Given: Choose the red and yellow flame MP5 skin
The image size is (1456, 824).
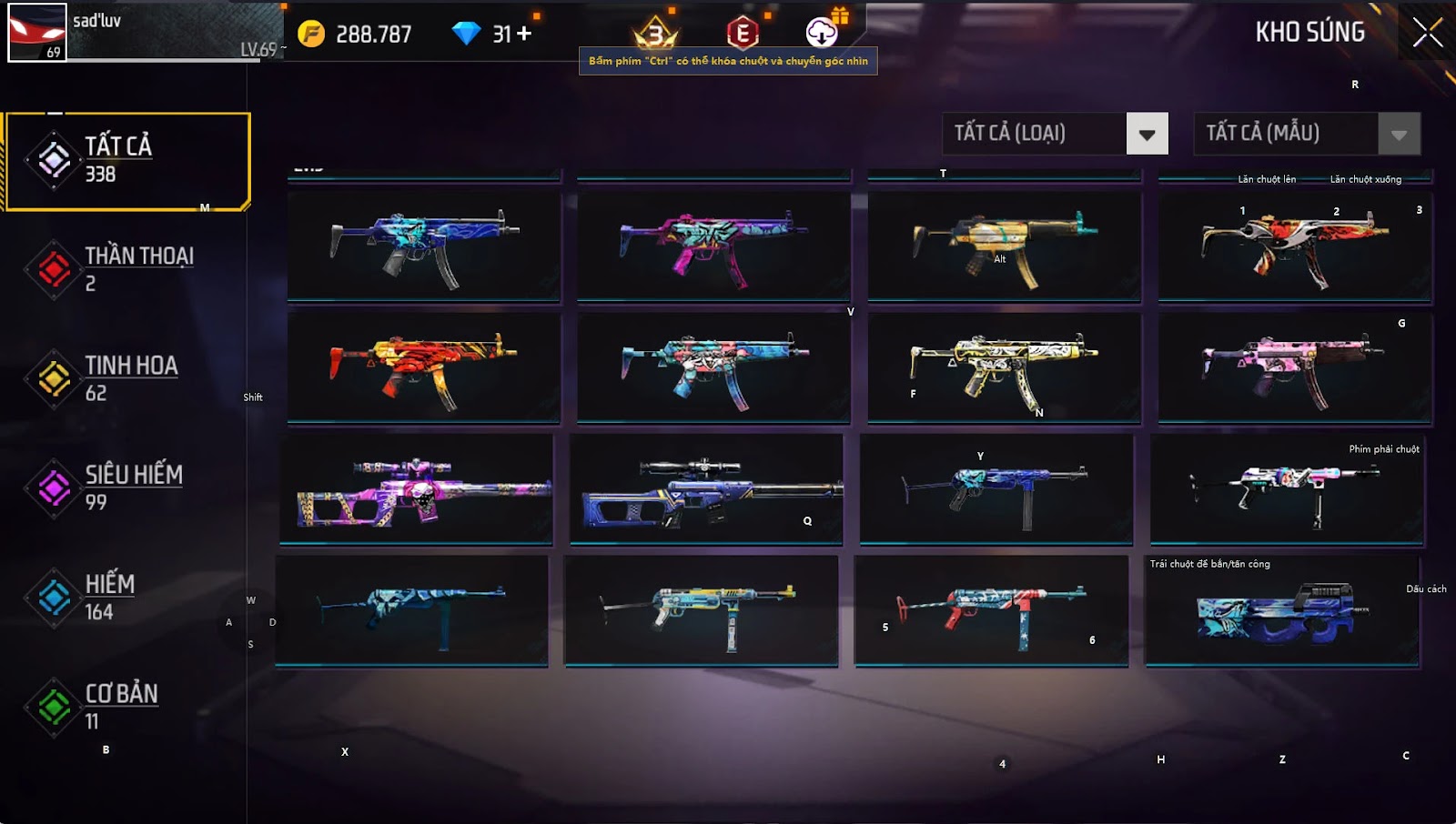Looking at the screenshot, I should [424, 367].
